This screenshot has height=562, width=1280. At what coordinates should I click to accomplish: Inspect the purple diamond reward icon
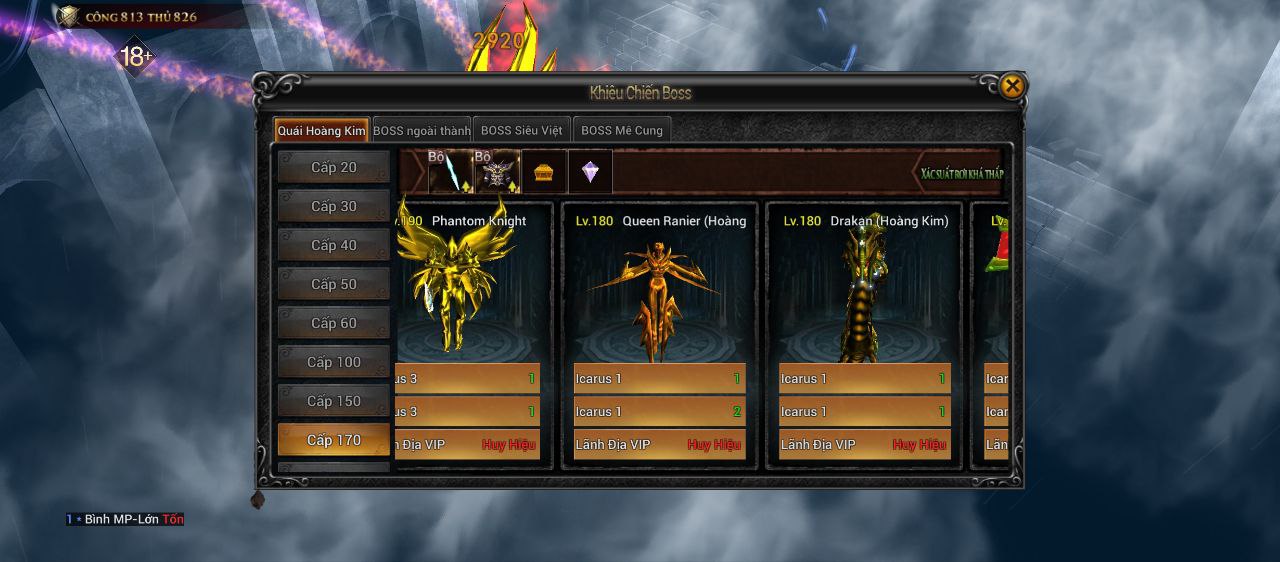590,172
